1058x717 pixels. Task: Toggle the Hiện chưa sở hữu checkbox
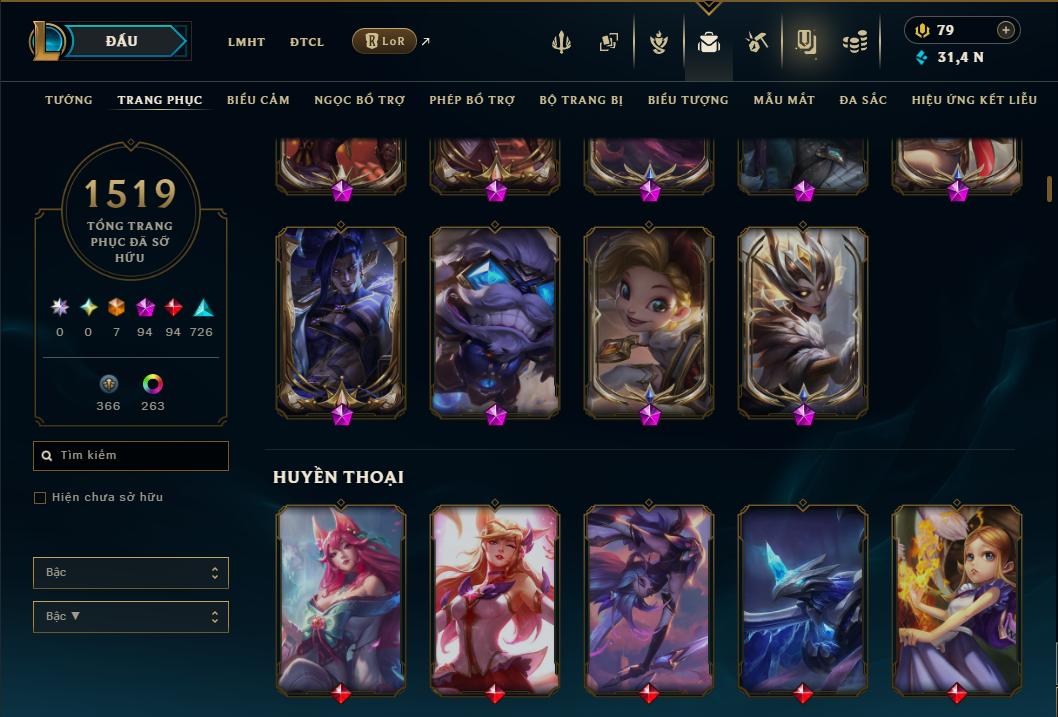40,498
